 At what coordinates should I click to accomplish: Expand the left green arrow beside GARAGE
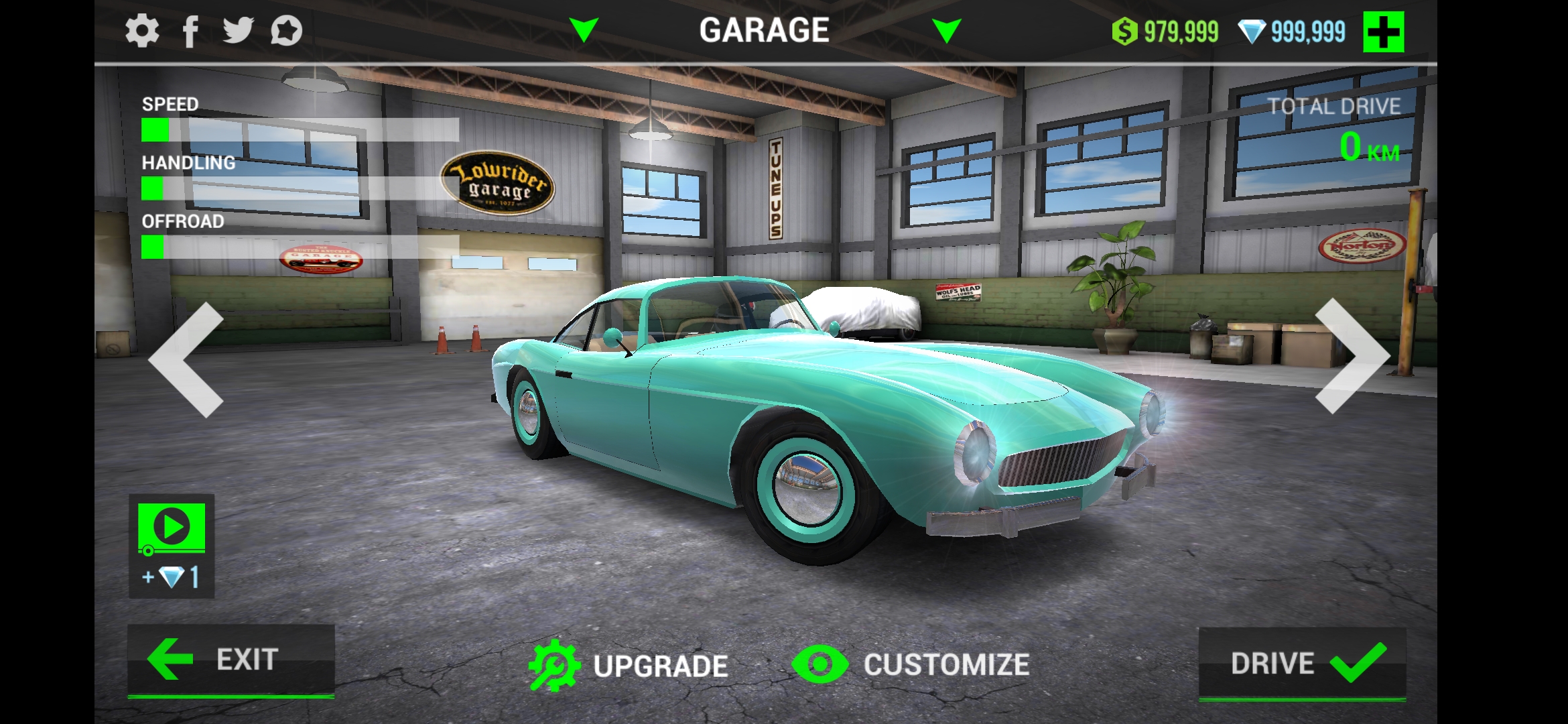click(584, 29)
